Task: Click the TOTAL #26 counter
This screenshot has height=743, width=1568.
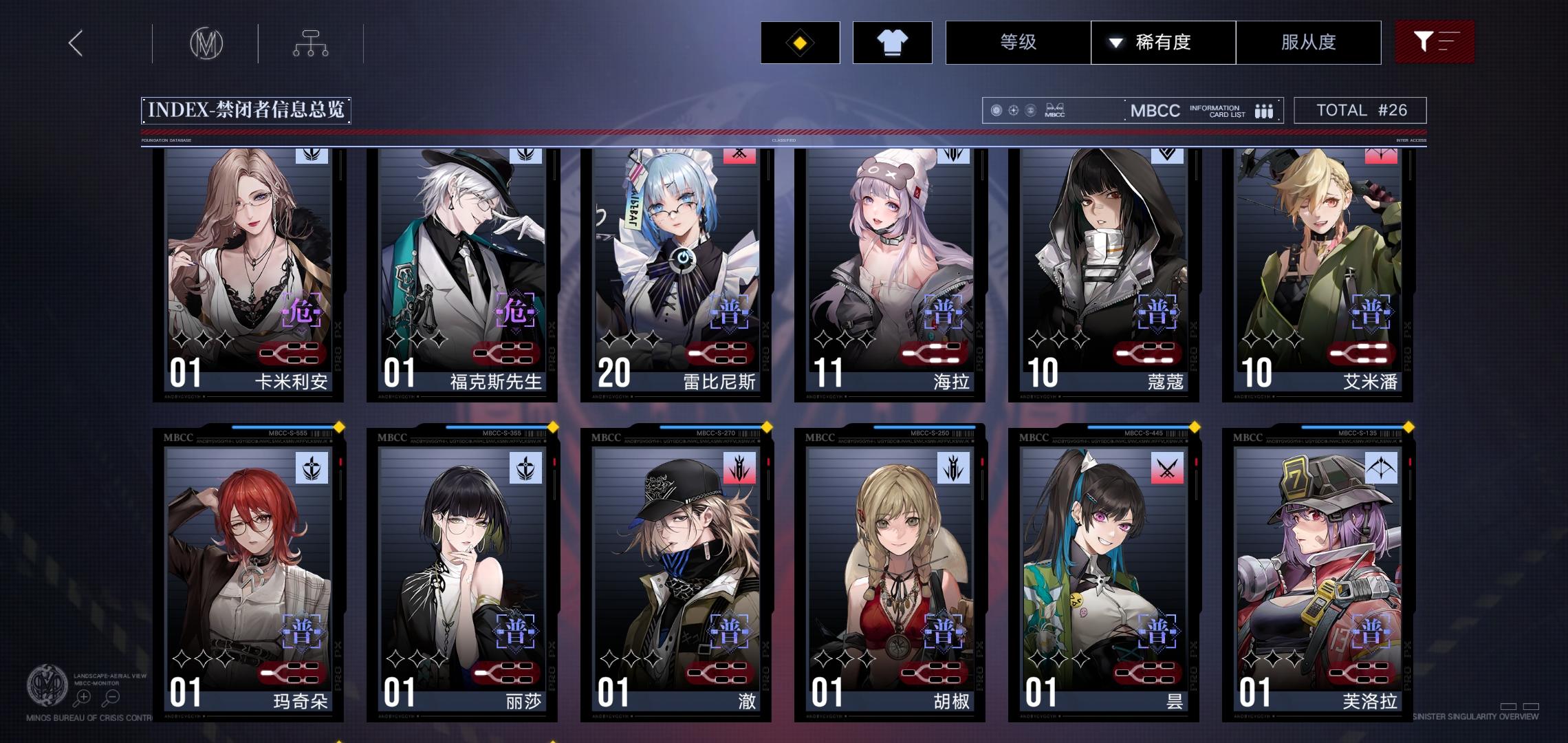Action: click(x=1360, y=109)
